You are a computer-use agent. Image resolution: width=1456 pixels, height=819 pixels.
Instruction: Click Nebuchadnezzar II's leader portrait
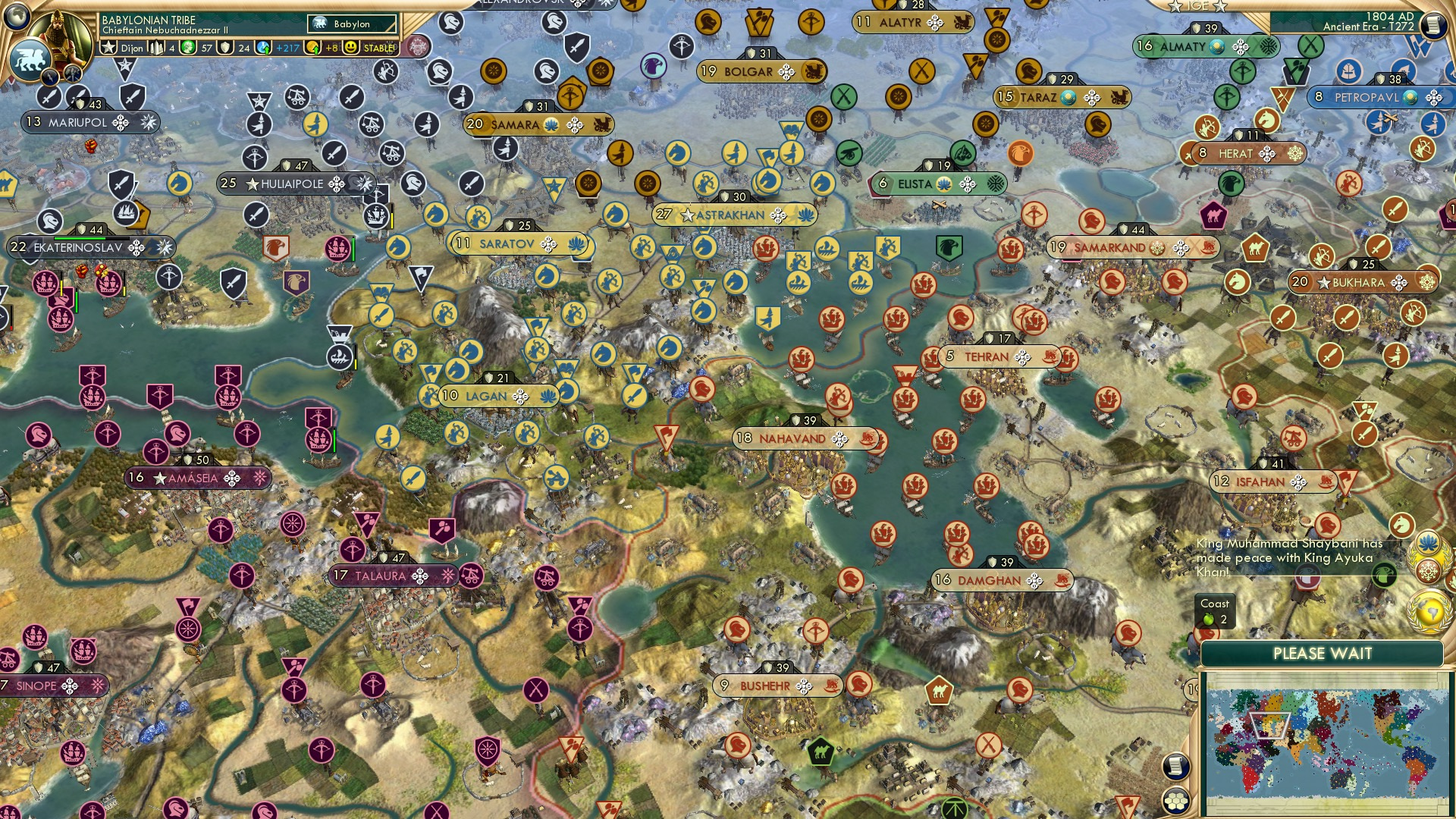tap(59, 36)
